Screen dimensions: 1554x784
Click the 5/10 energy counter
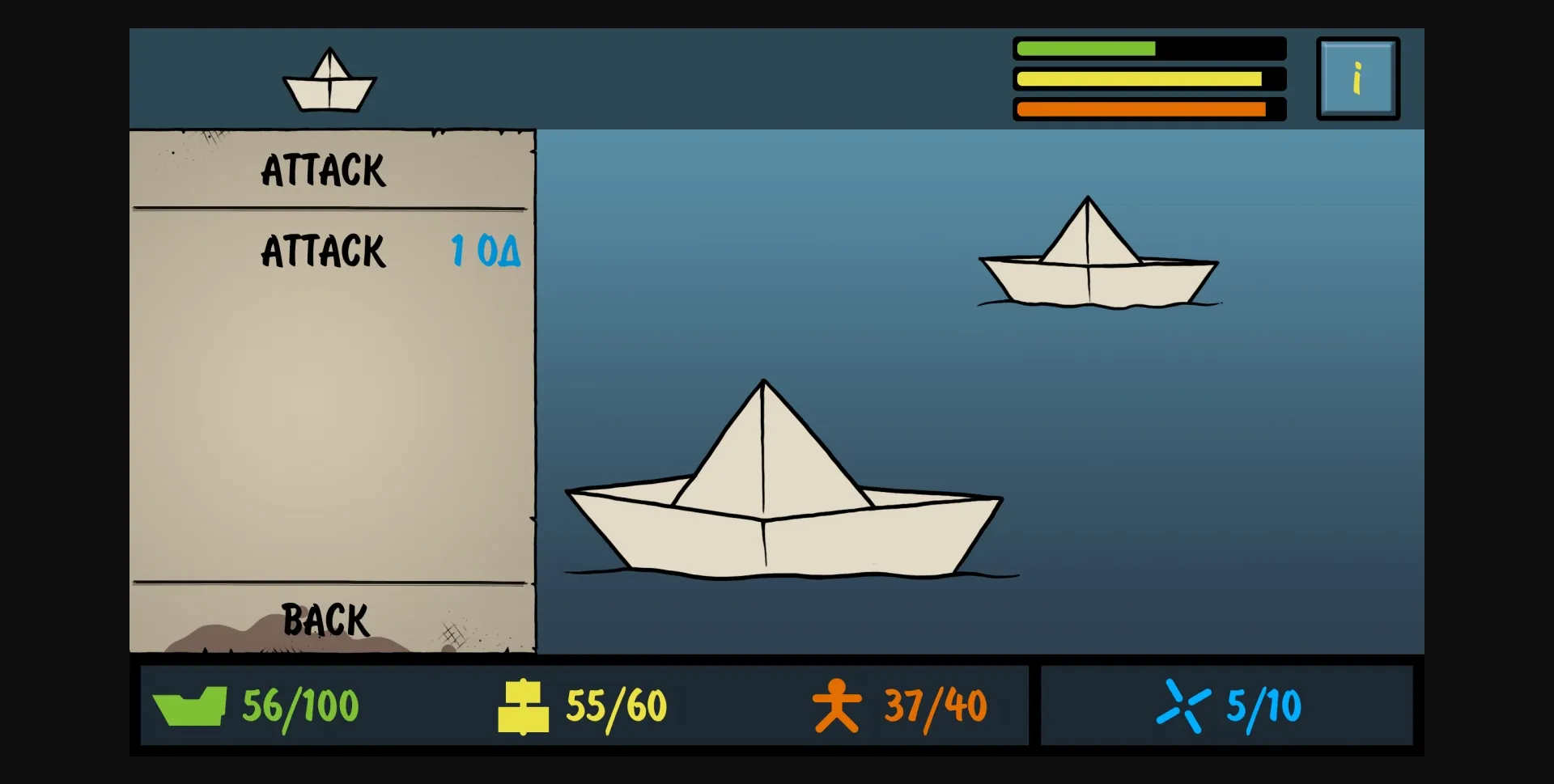(1263, 704)
